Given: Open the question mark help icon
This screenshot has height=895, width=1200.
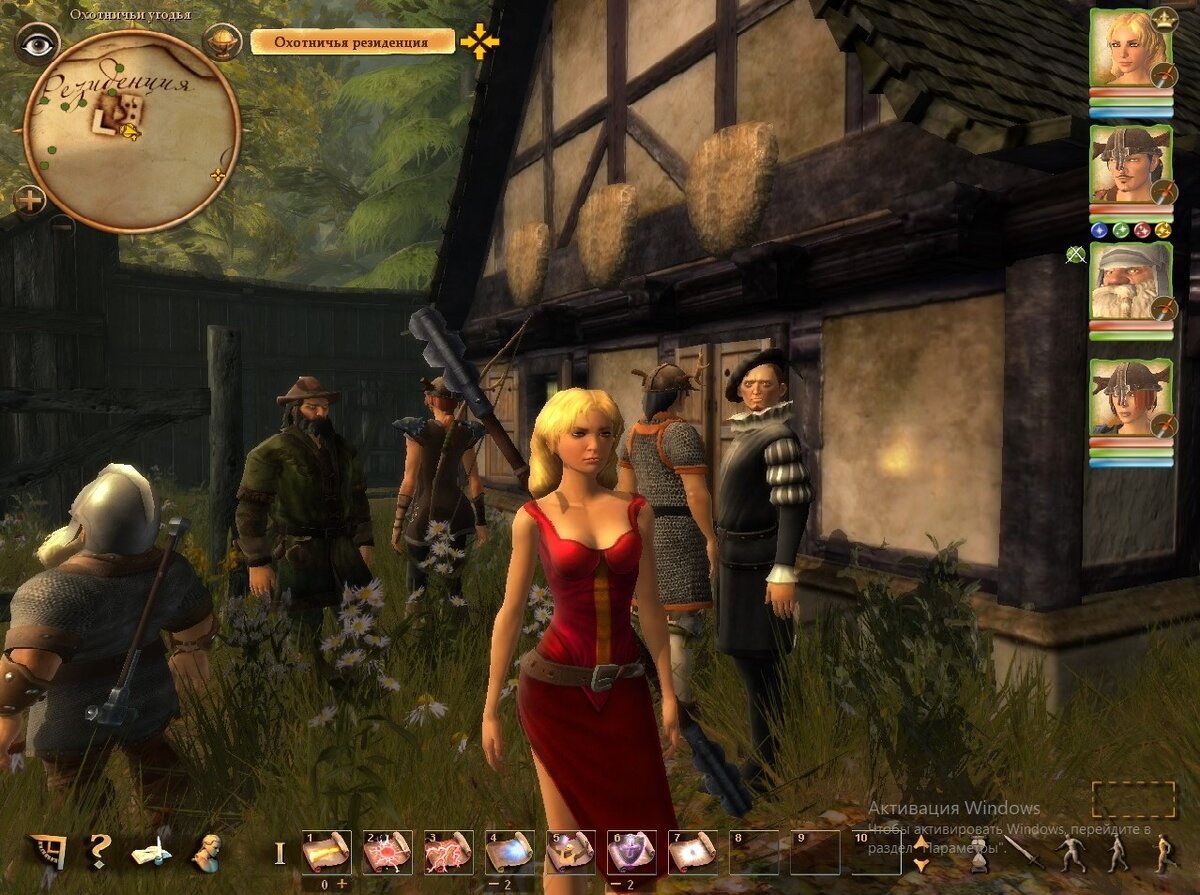Looking at the screenshot, I should [x=98, y=851].
